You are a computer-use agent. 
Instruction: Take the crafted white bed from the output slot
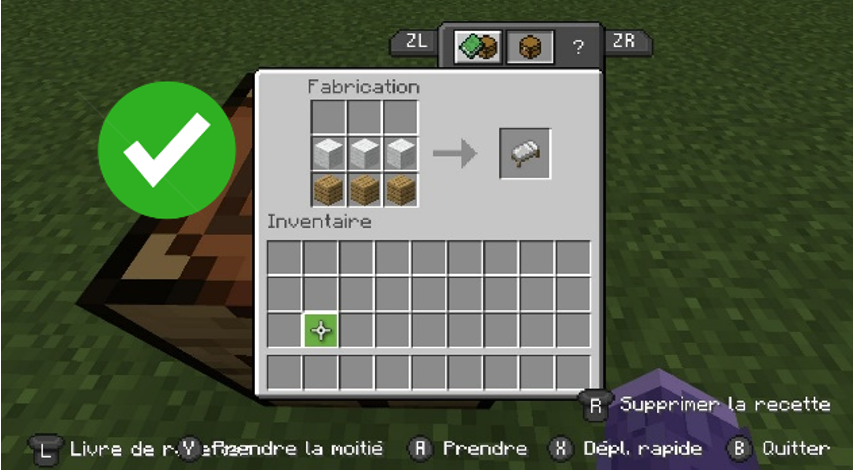tap(525, 153)
